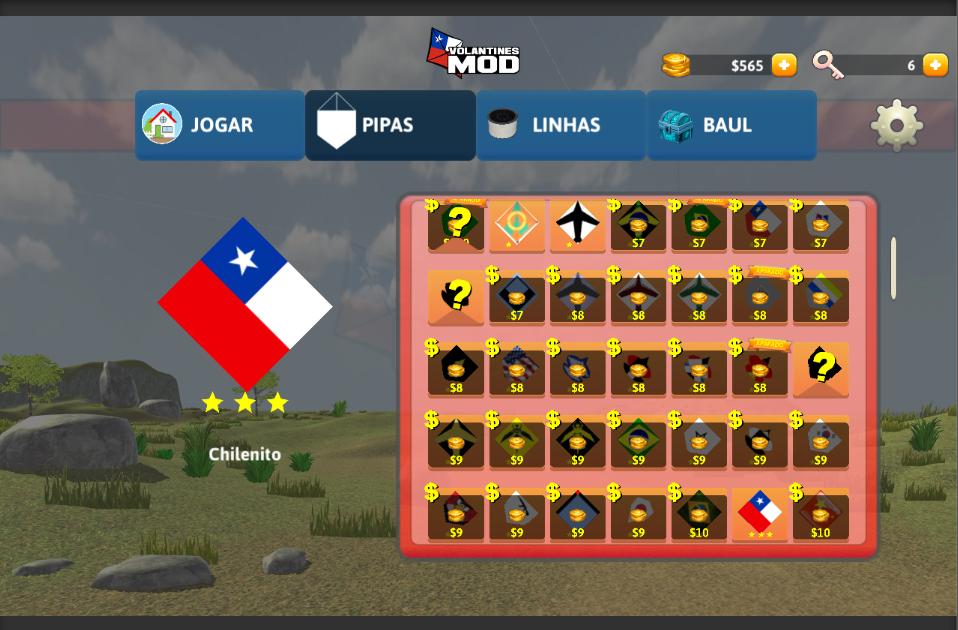Open the JOGAR play tab
Viewport: 958px width, 630px height.
point(220,125)
